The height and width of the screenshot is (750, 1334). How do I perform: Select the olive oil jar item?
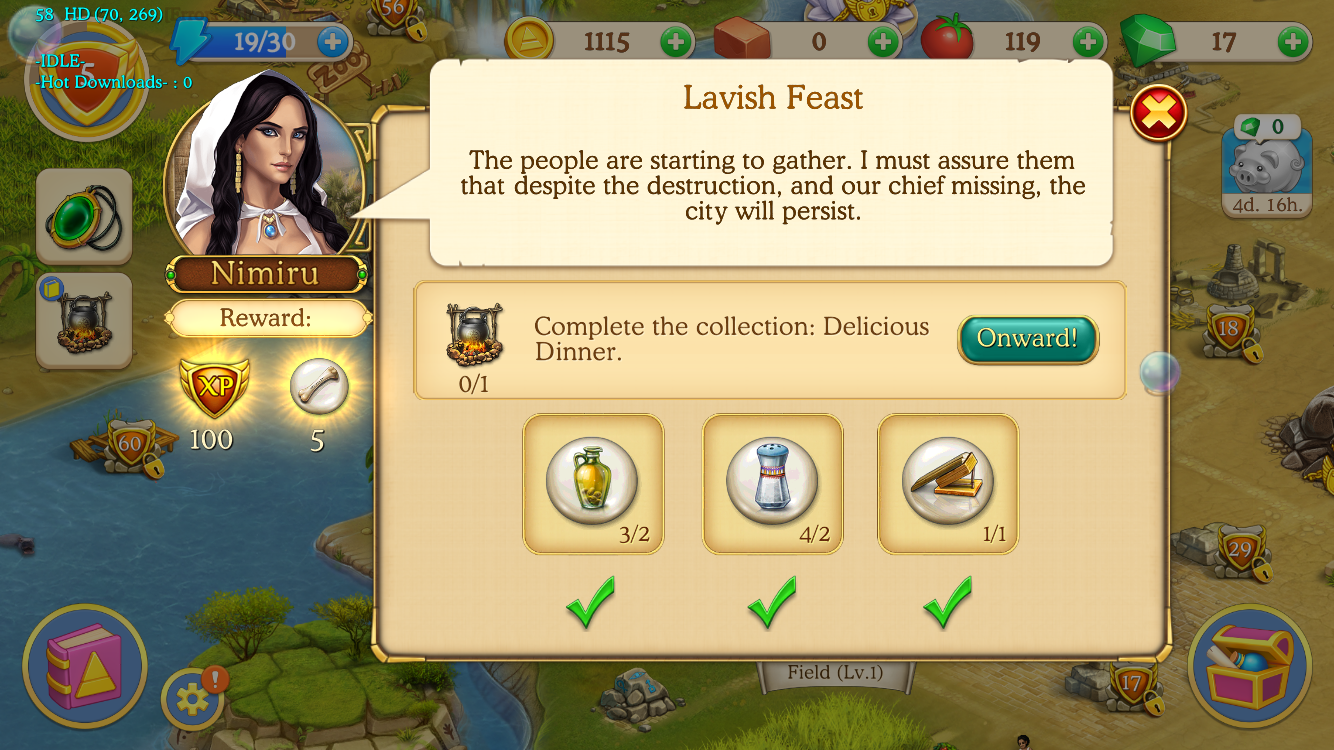pyautogui.click(x=593, y=482)
